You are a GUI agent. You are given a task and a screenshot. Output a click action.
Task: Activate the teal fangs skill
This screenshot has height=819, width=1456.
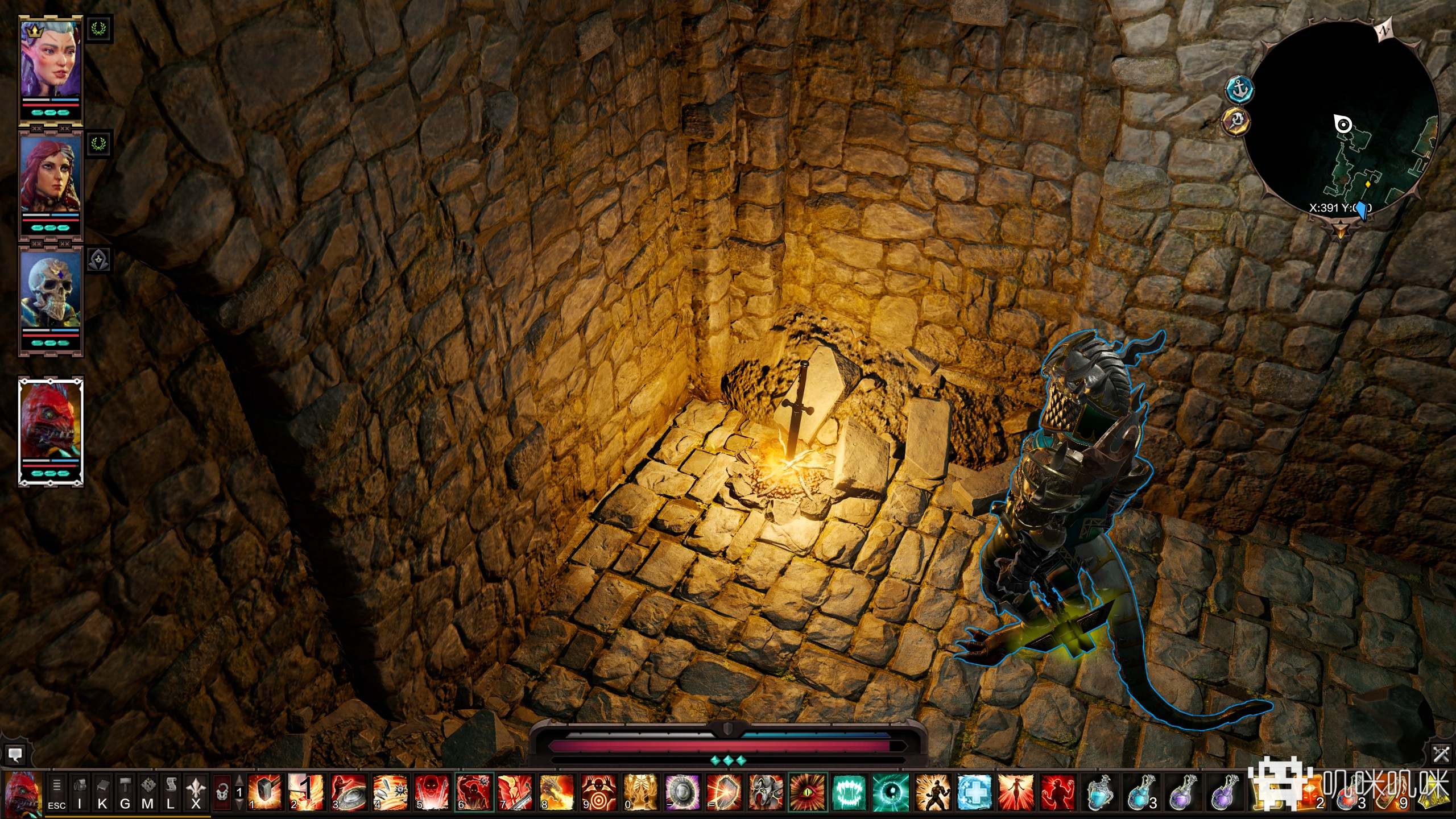pyautogui.click(x=849, y=792)
